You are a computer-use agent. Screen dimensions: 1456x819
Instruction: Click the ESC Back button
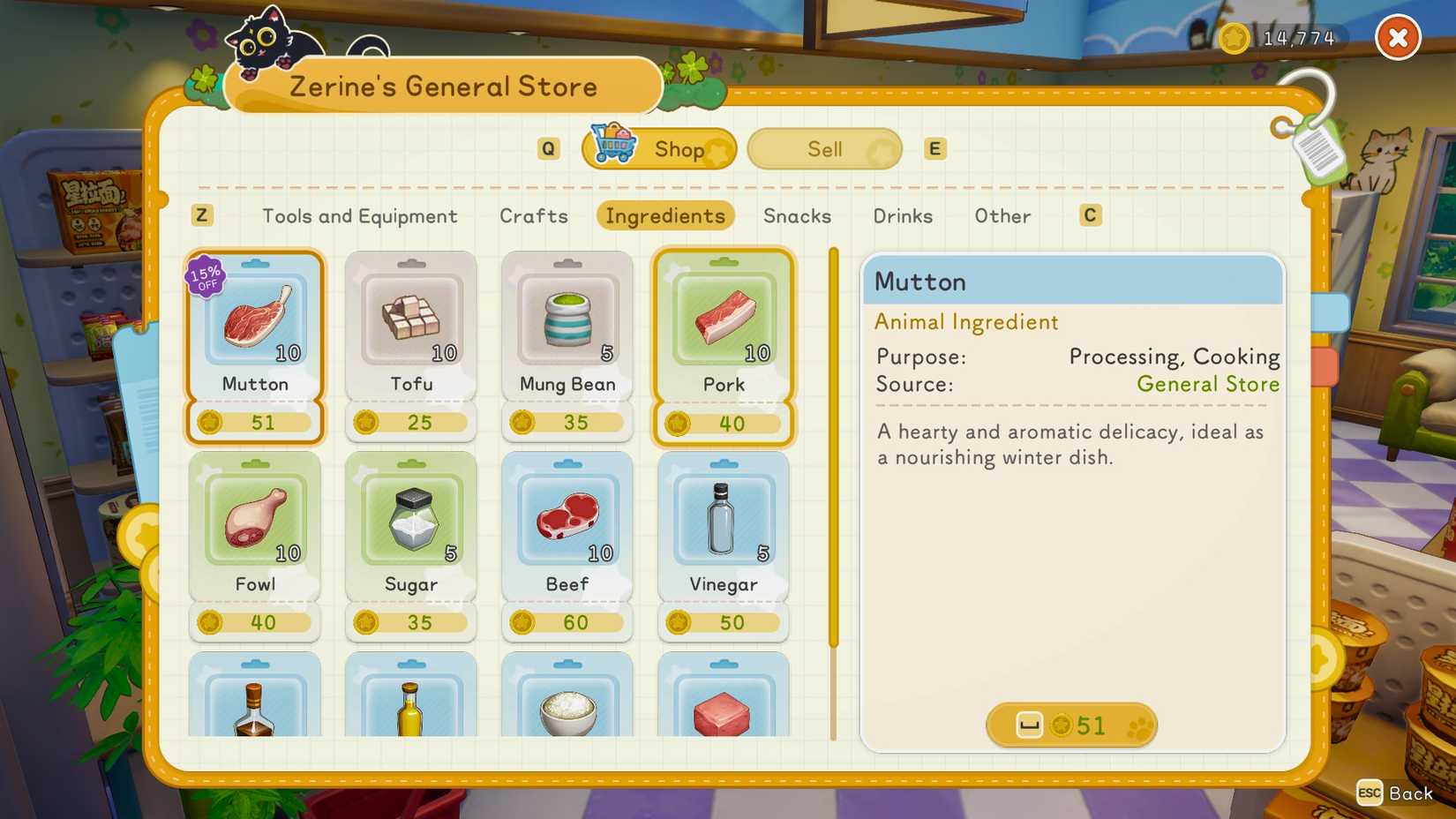point(1396,793)
